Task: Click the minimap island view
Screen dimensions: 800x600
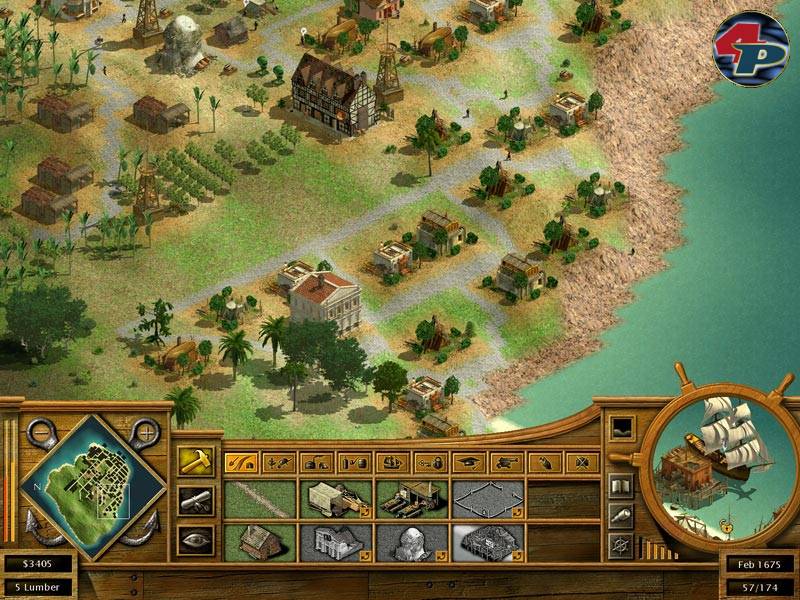Action: click(93, 487)
